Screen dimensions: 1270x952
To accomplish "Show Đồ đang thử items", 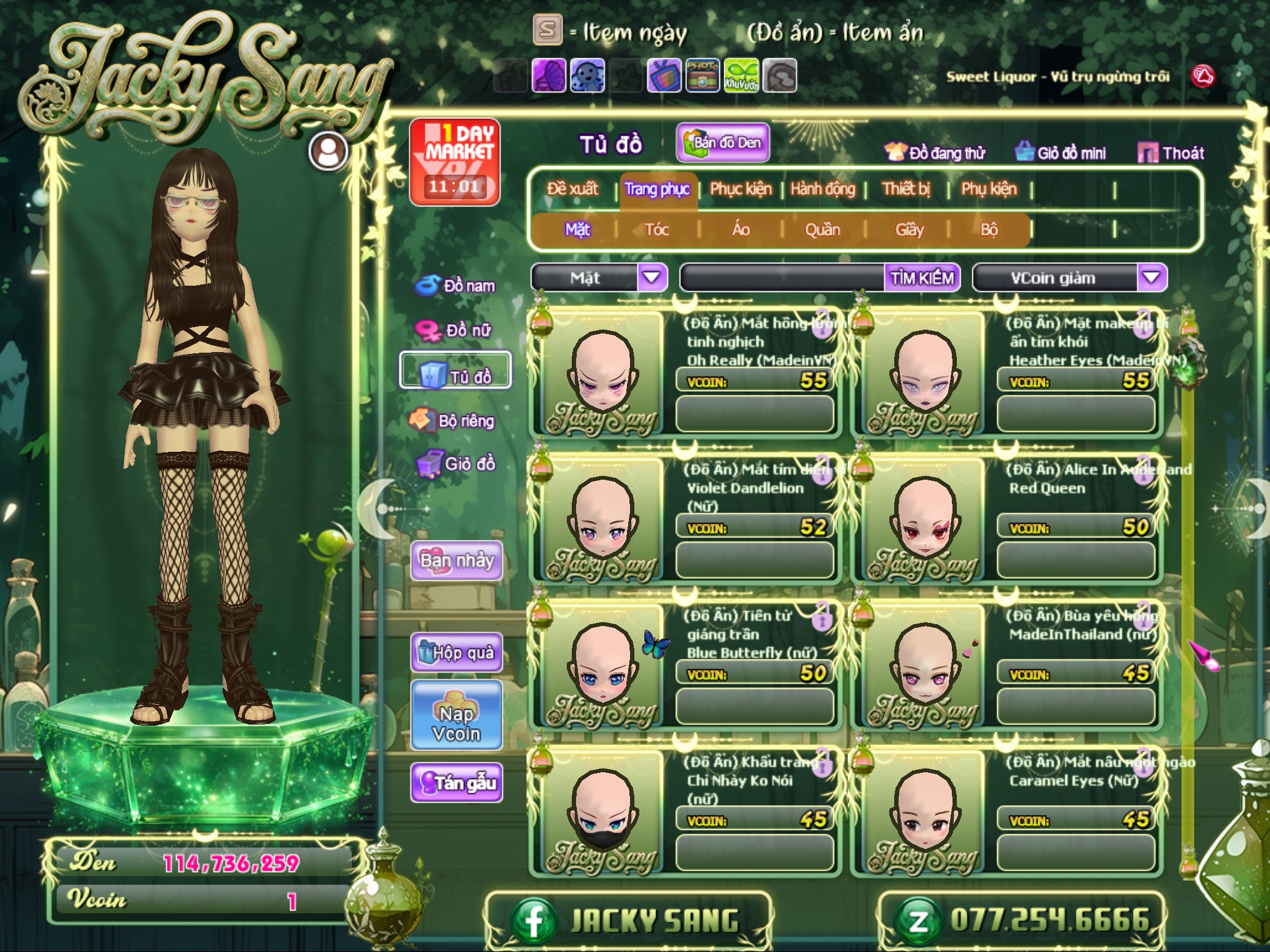I will 935,152.
